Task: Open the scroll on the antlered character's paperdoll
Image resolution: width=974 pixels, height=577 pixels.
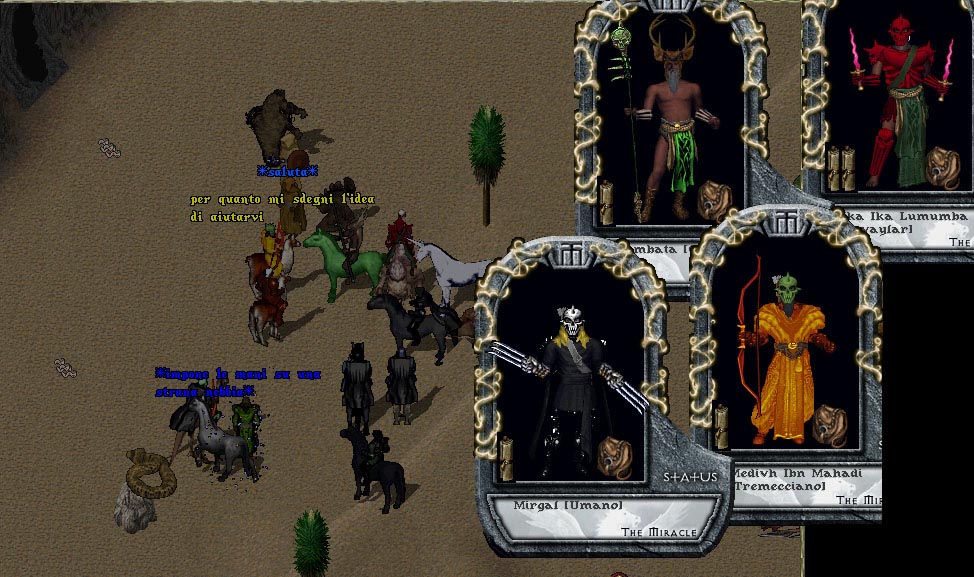Action: (x=605, y=201)
